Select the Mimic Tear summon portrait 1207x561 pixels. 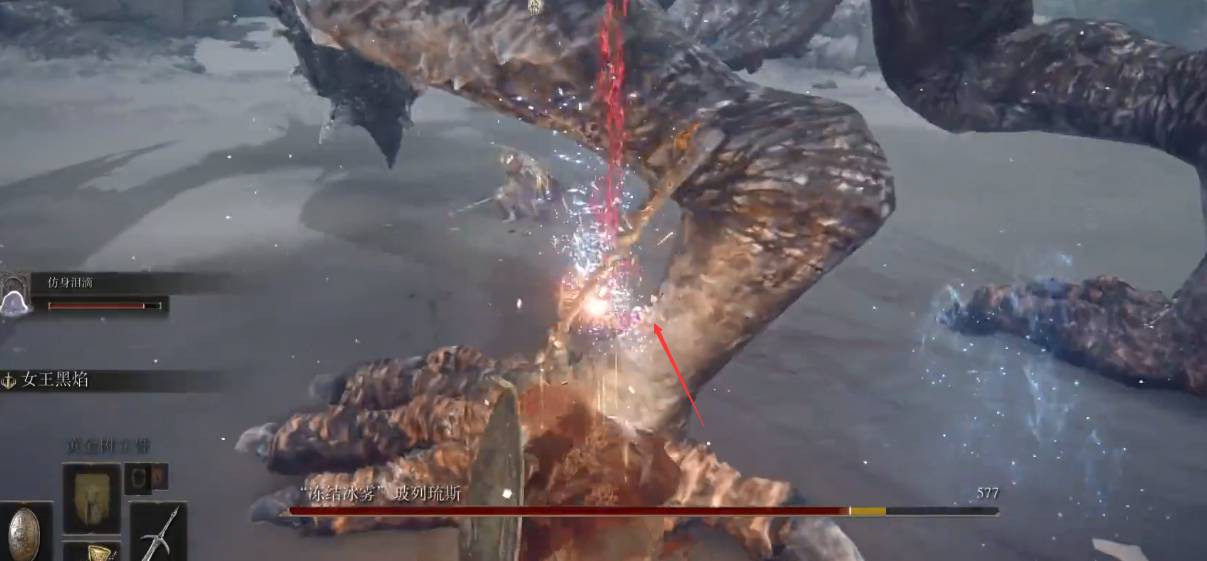coord(14,296)
